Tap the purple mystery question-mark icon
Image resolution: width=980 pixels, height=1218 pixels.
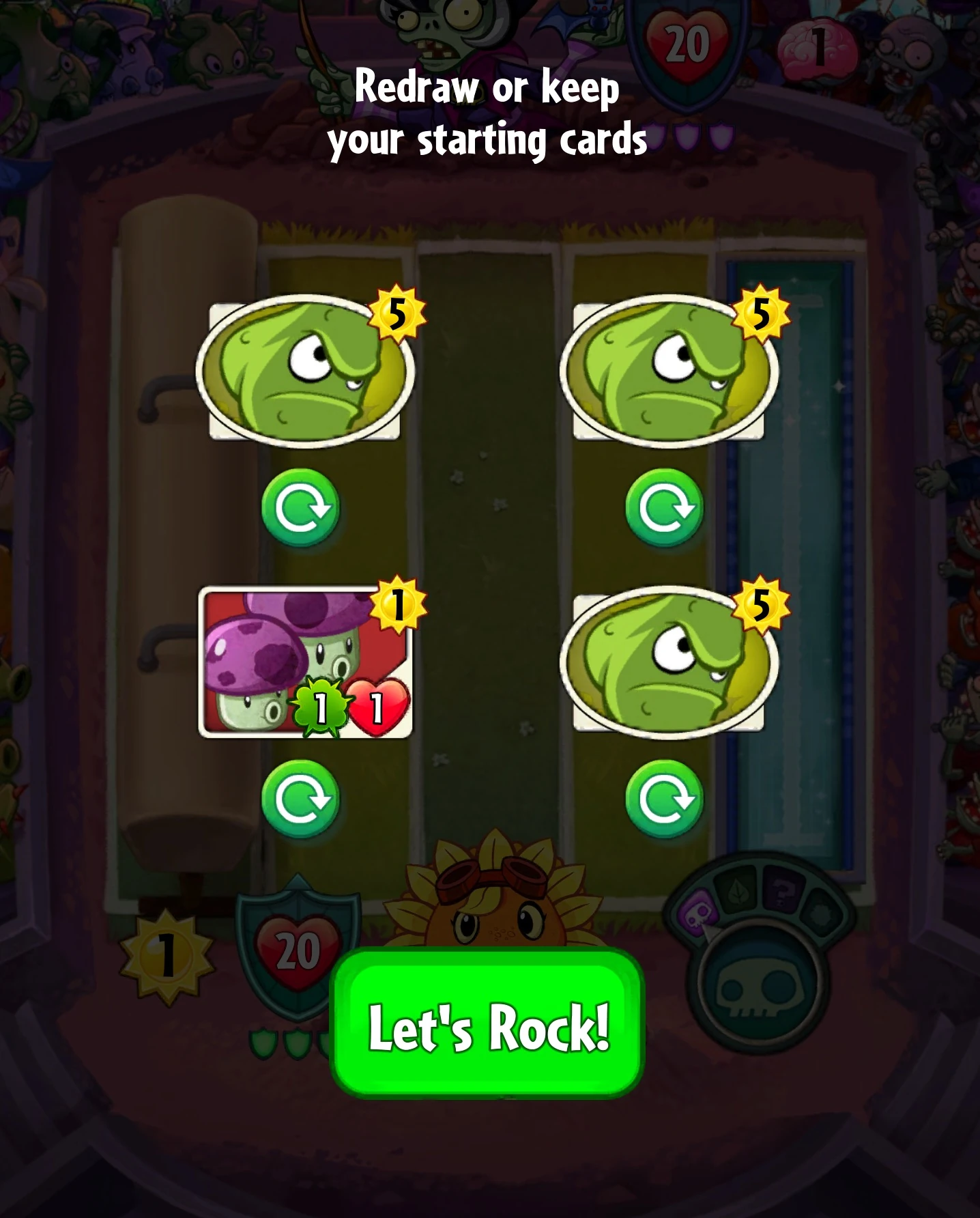point(781,893)
